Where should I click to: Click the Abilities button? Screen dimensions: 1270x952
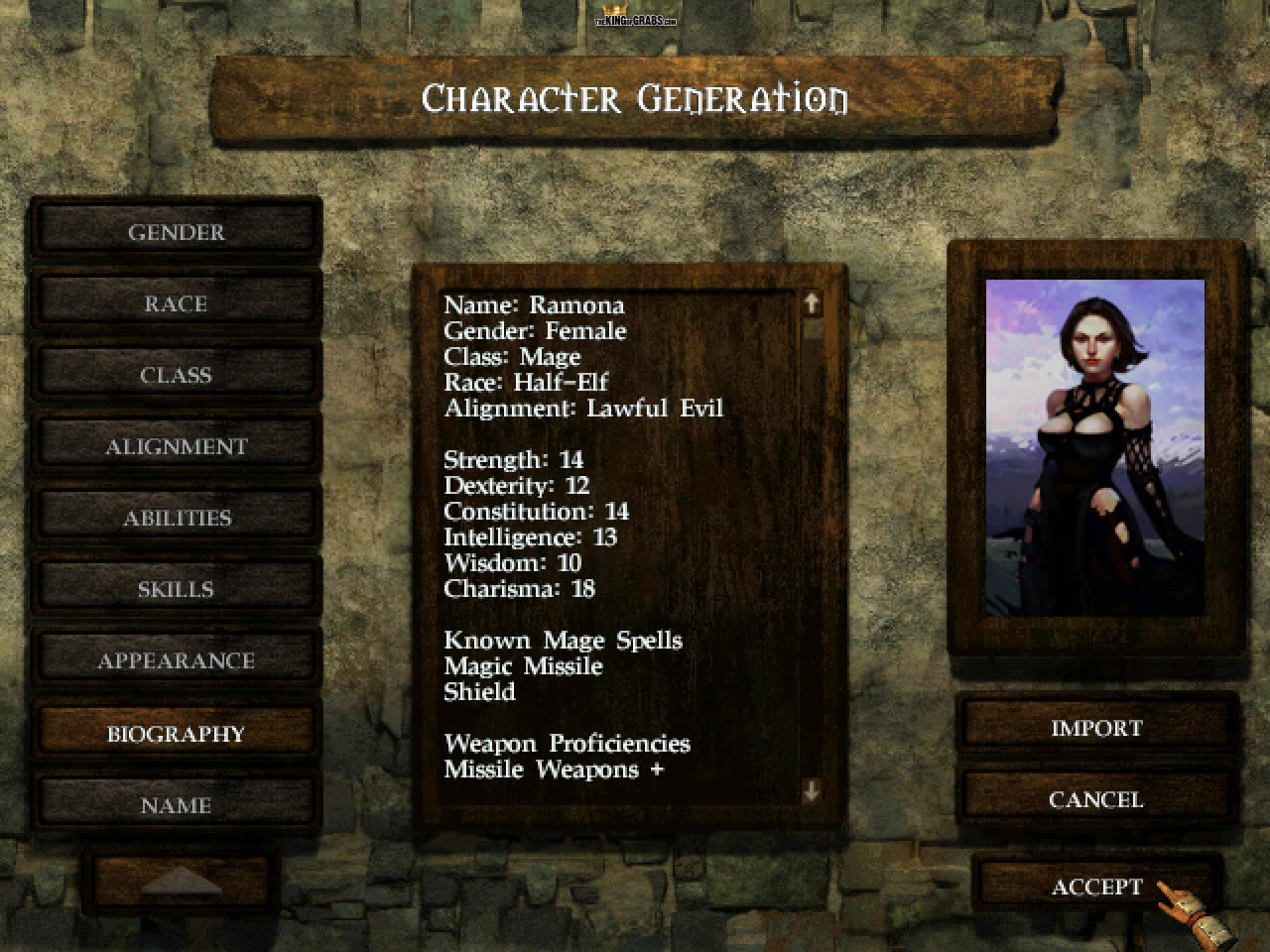click(x=176, y=519)
